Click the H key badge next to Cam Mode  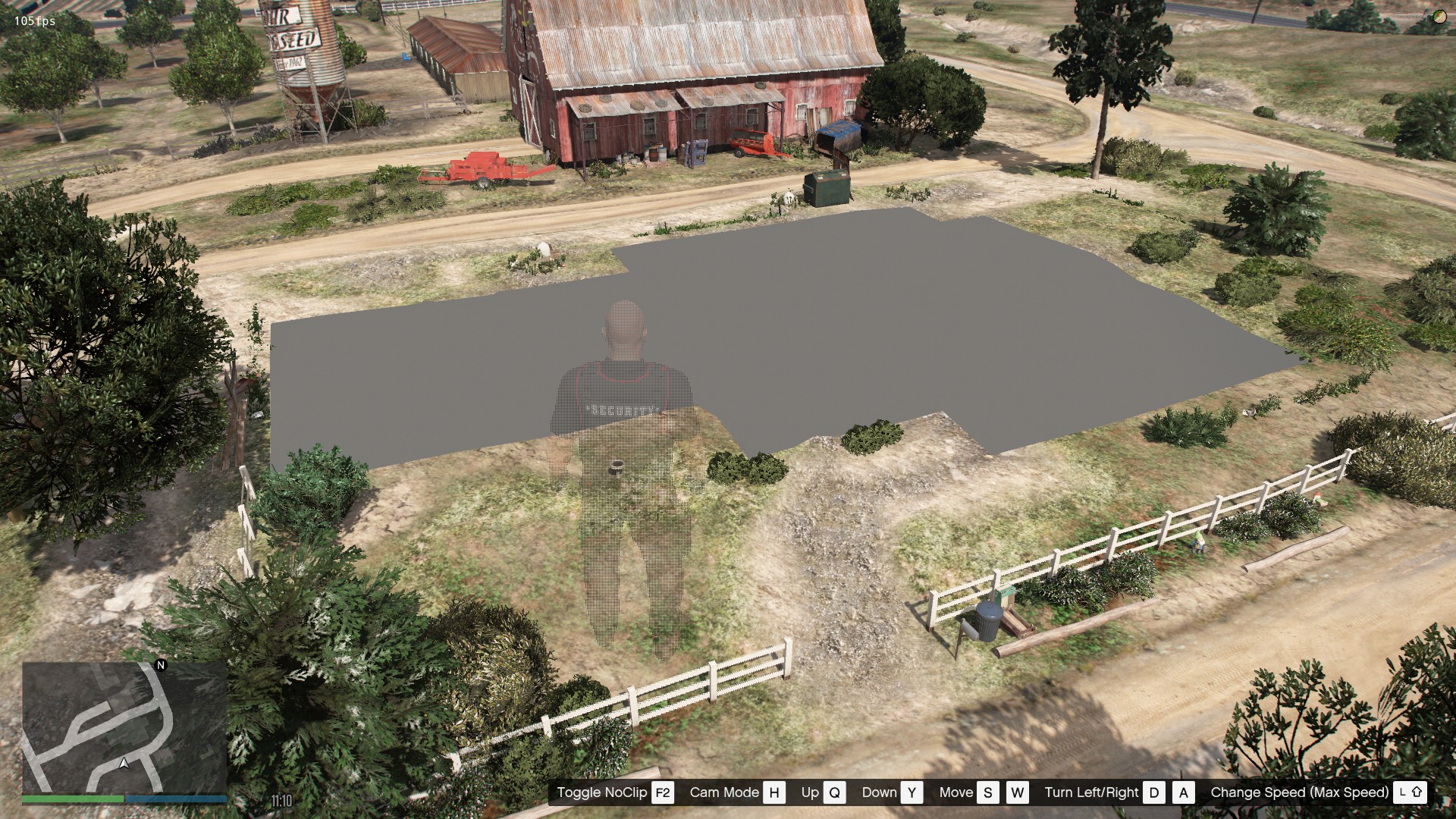(x=773, y=792)
